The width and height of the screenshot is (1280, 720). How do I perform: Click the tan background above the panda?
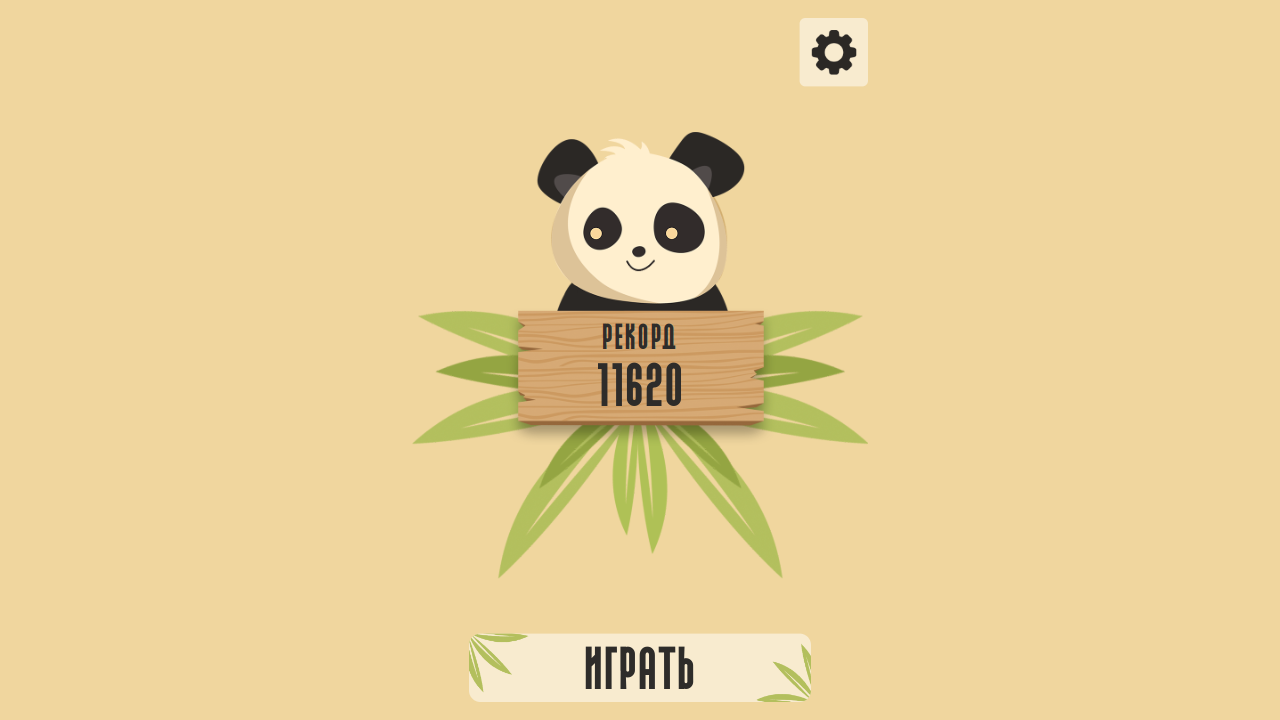(640, 70)
